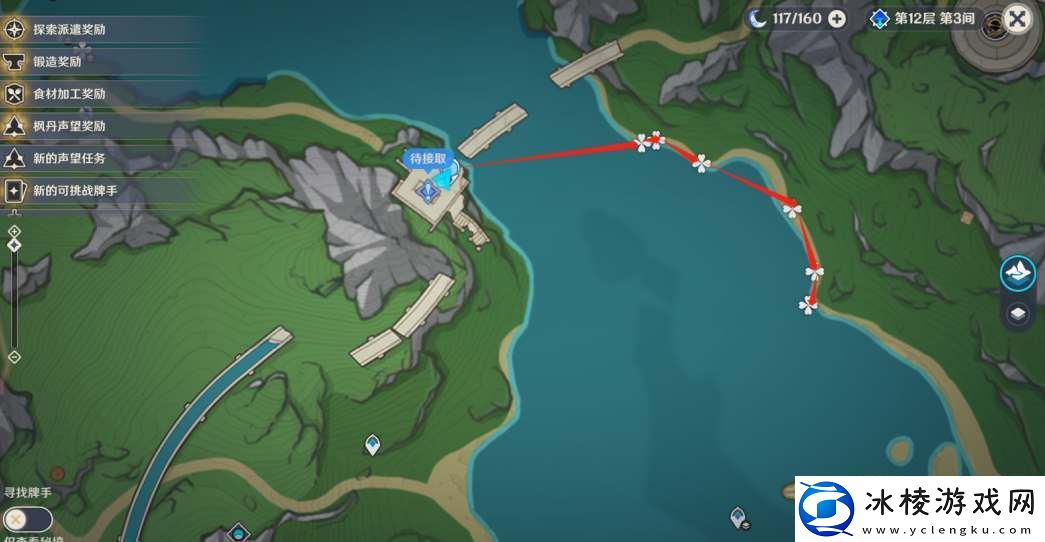Add resin with the plus button

coord(837,18)
